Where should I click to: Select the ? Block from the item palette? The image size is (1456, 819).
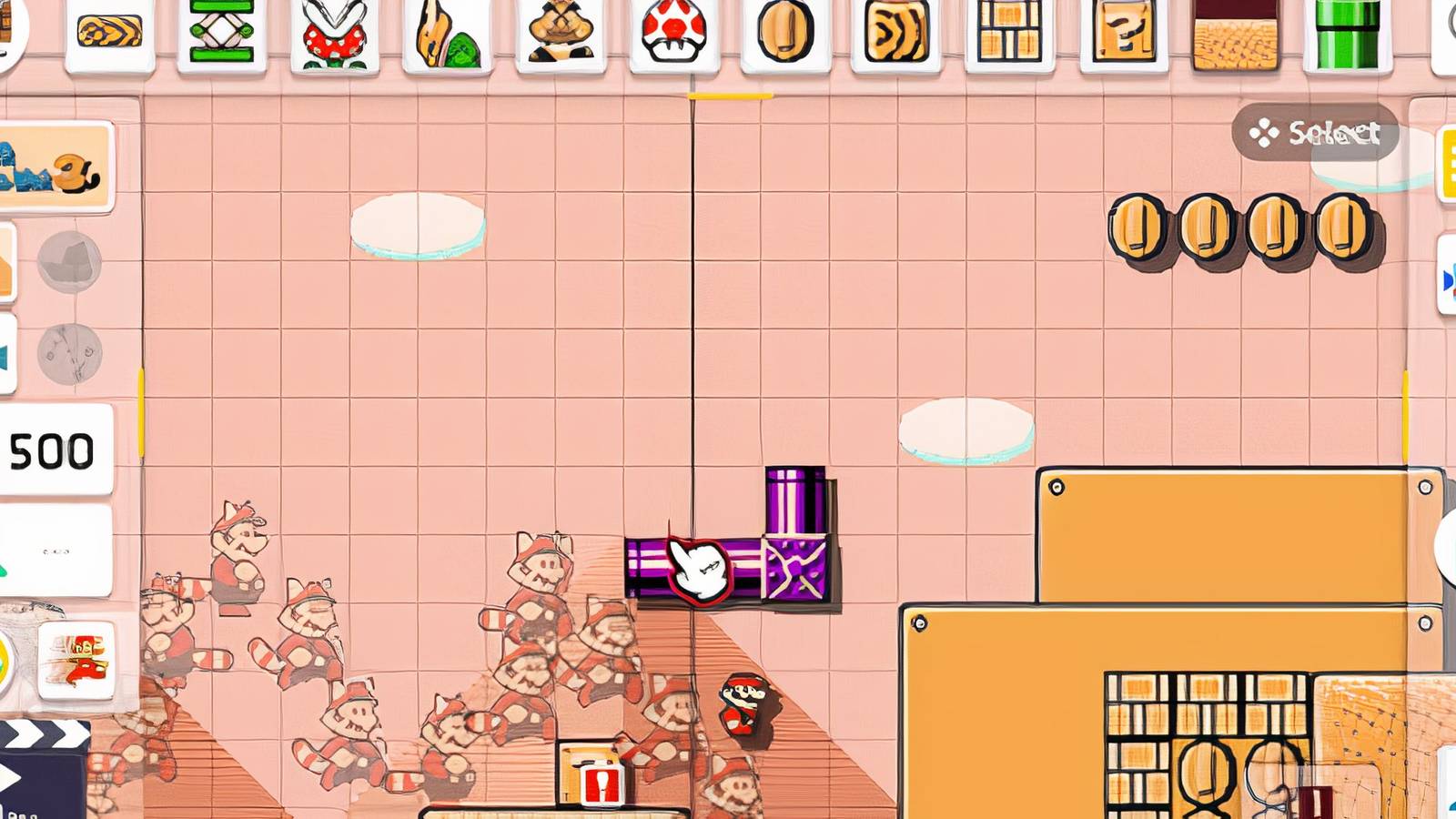click(x=1124, y=32)
